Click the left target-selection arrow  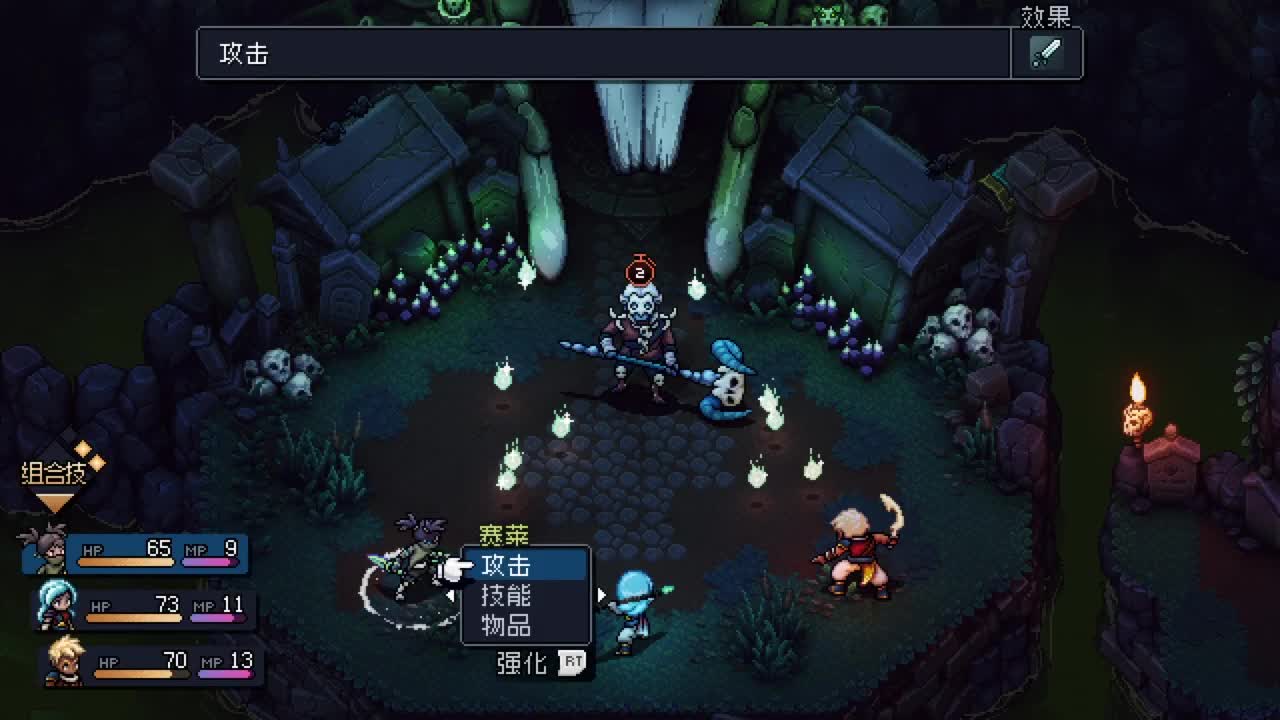(x=452, y=594)
